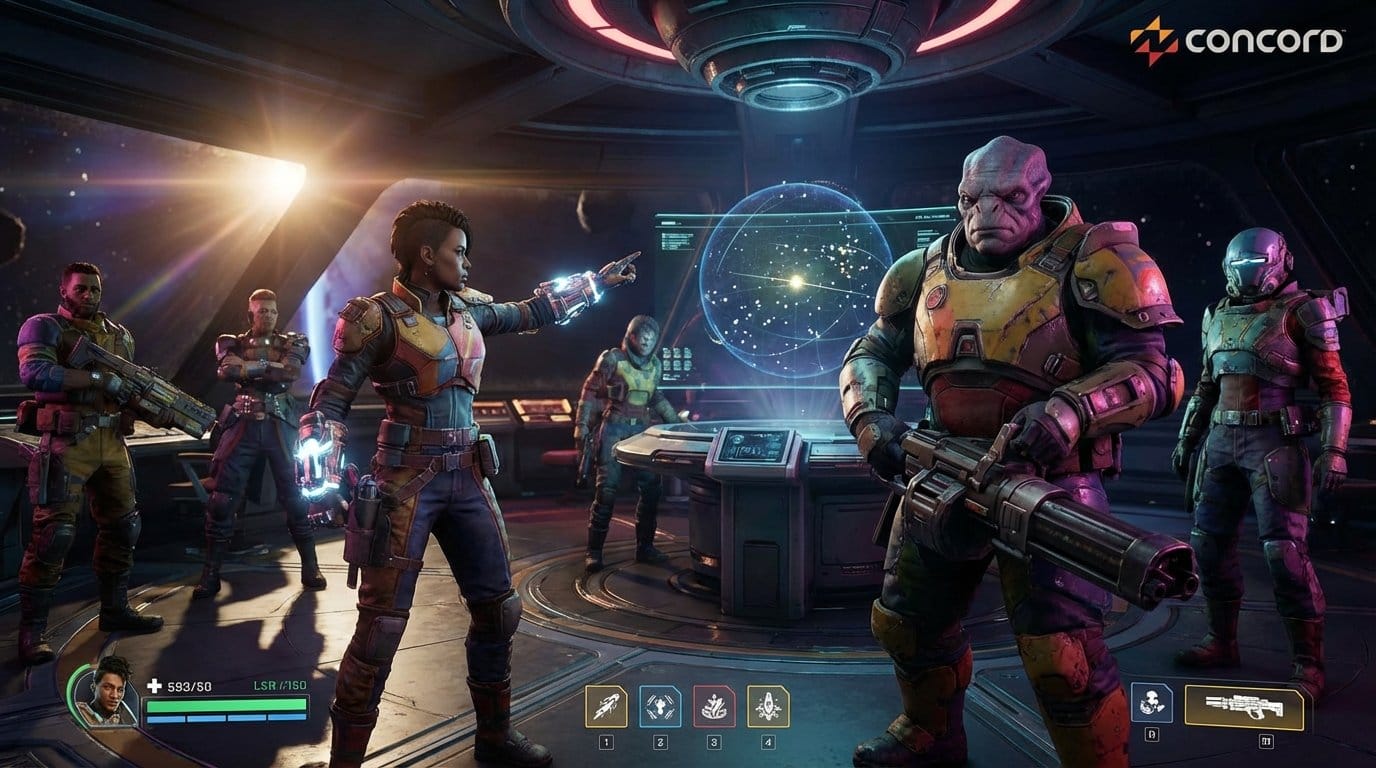Toggle the keybind badge labeled 4
1376x768 pixels.
pyautogui.click(x=769, y=742)
